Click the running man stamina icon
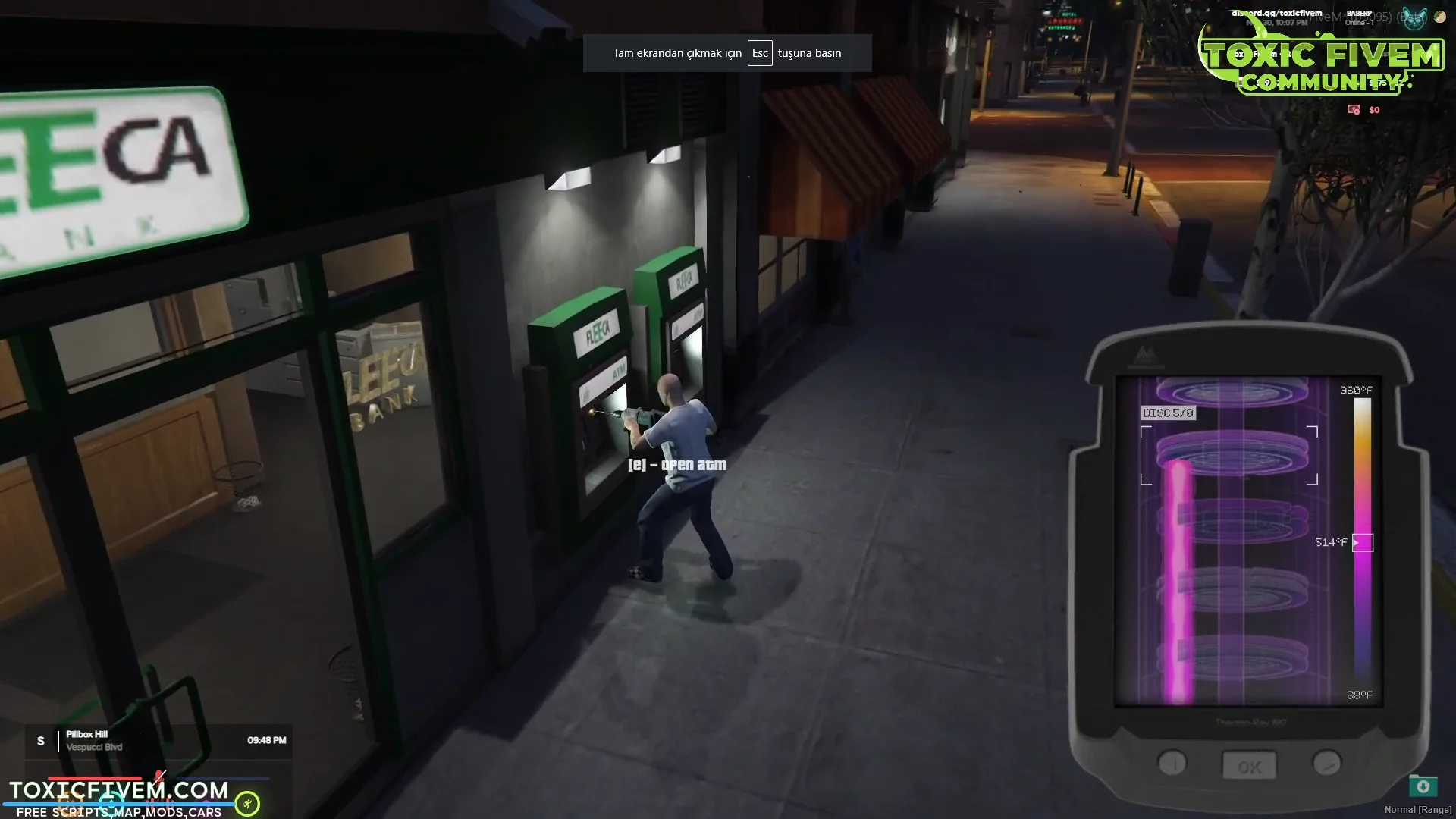Image resolution: width=1456 pixels, height=819 pixels. (247, 803)
